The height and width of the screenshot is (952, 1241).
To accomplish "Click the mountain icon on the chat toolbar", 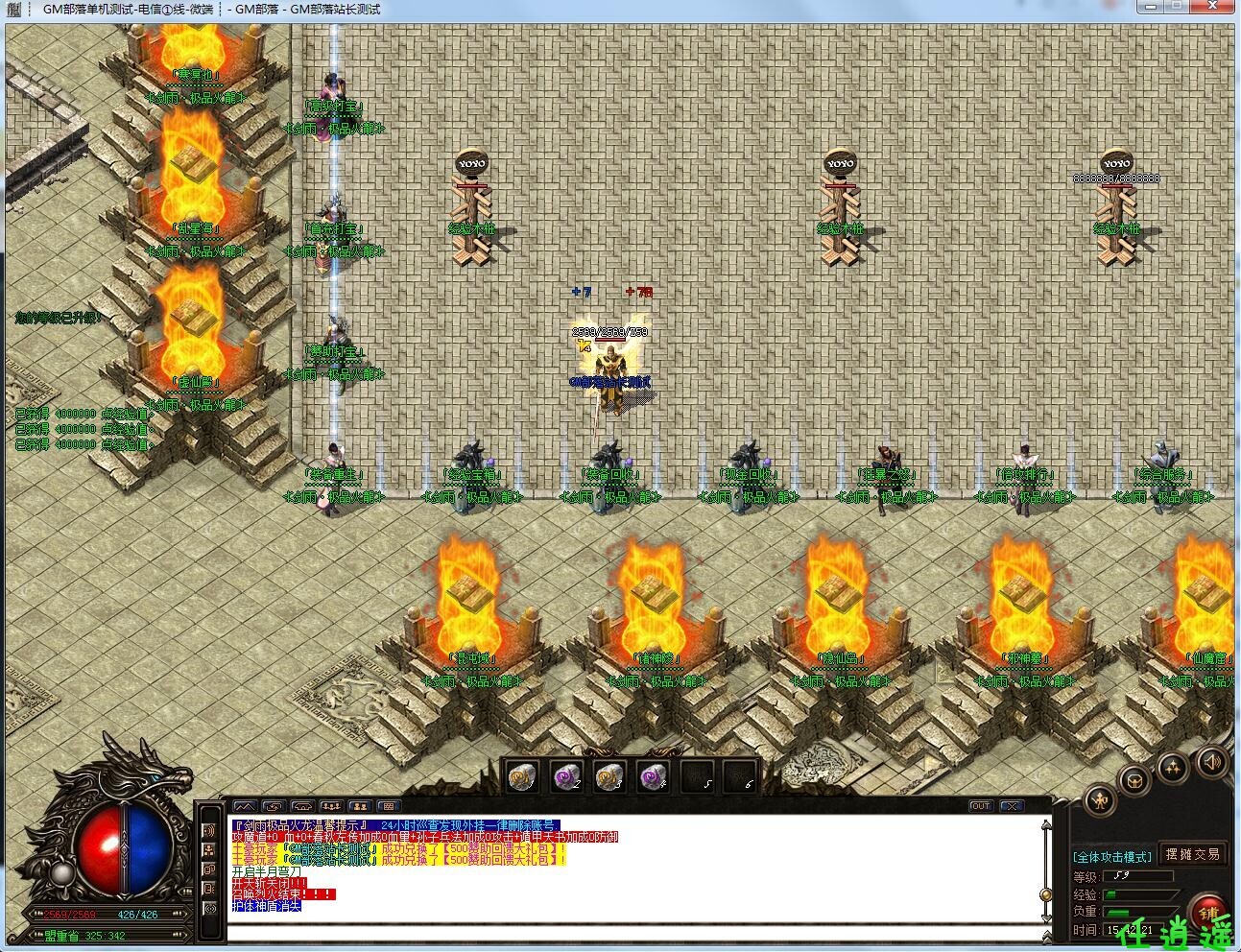I will [246, 806].
